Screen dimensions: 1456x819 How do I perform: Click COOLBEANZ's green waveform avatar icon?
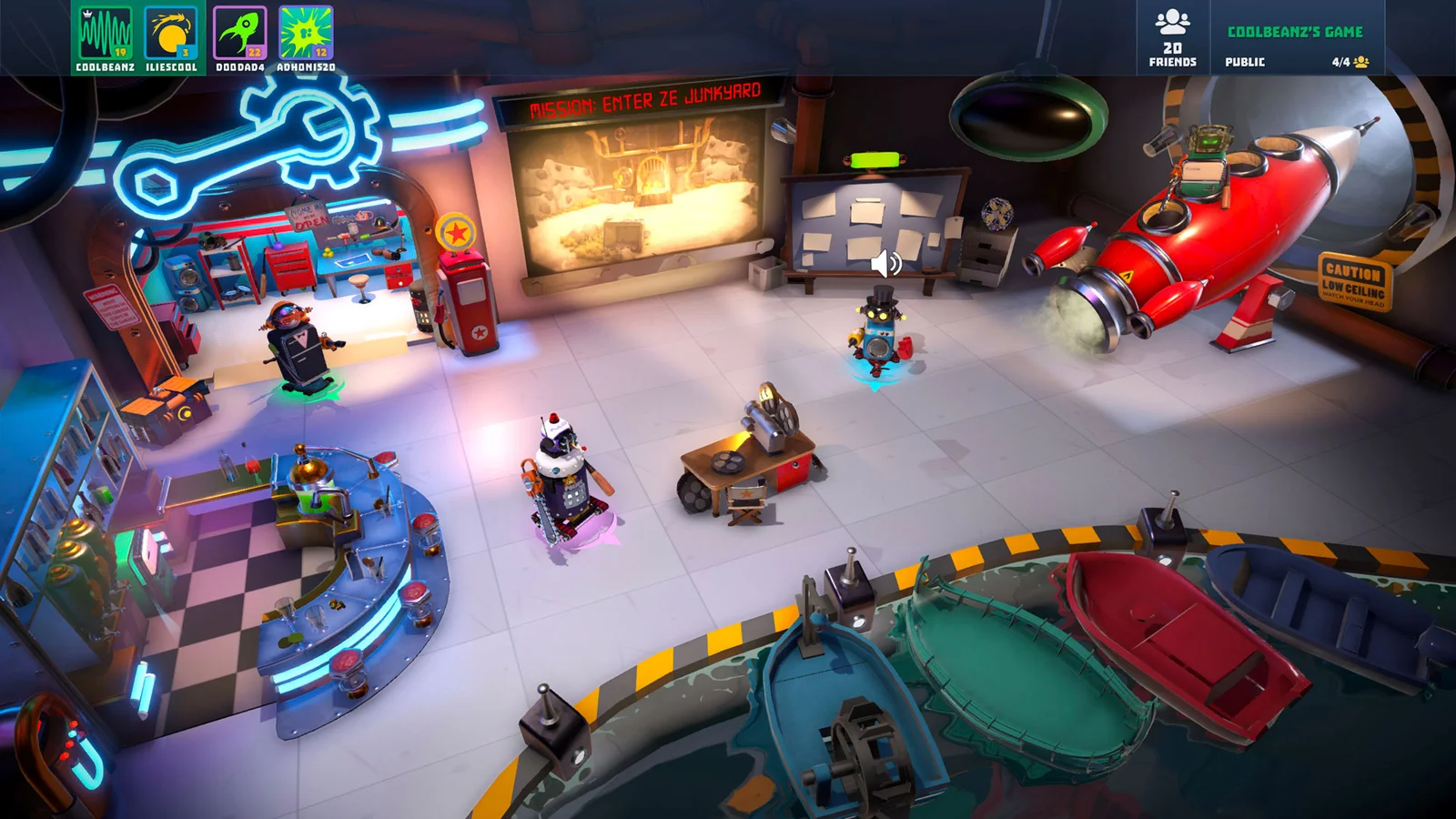pos(106,32)
